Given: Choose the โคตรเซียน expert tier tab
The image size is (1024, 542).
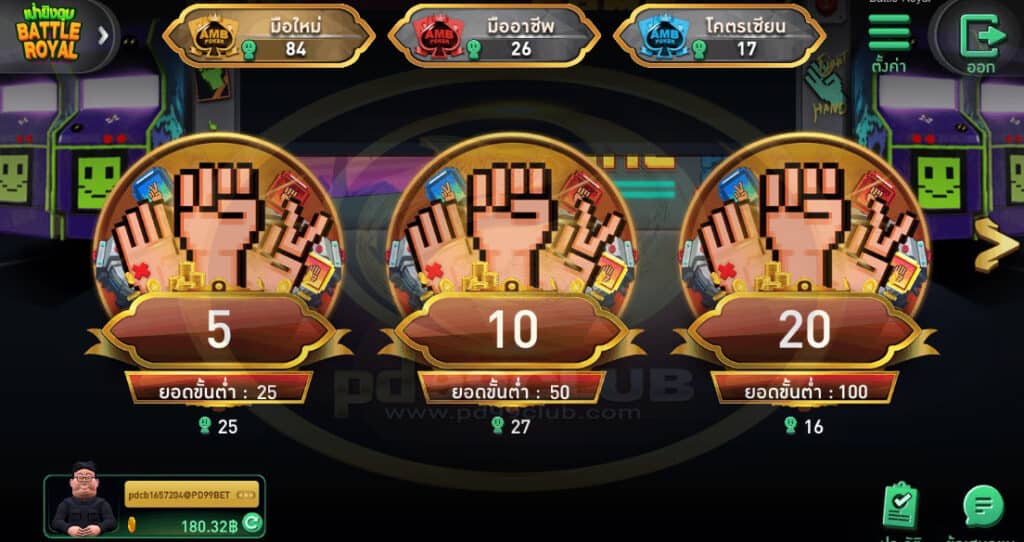Looking at the screenshot, I should point(719,36).
